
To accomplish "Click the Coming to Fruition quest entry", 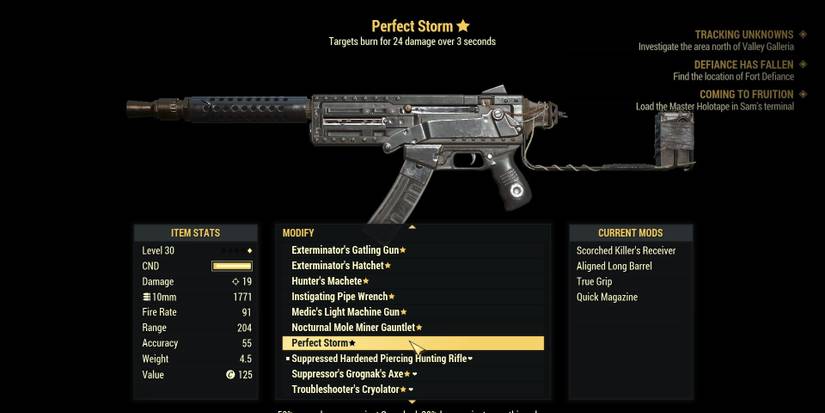I will [x=746, y=95].
